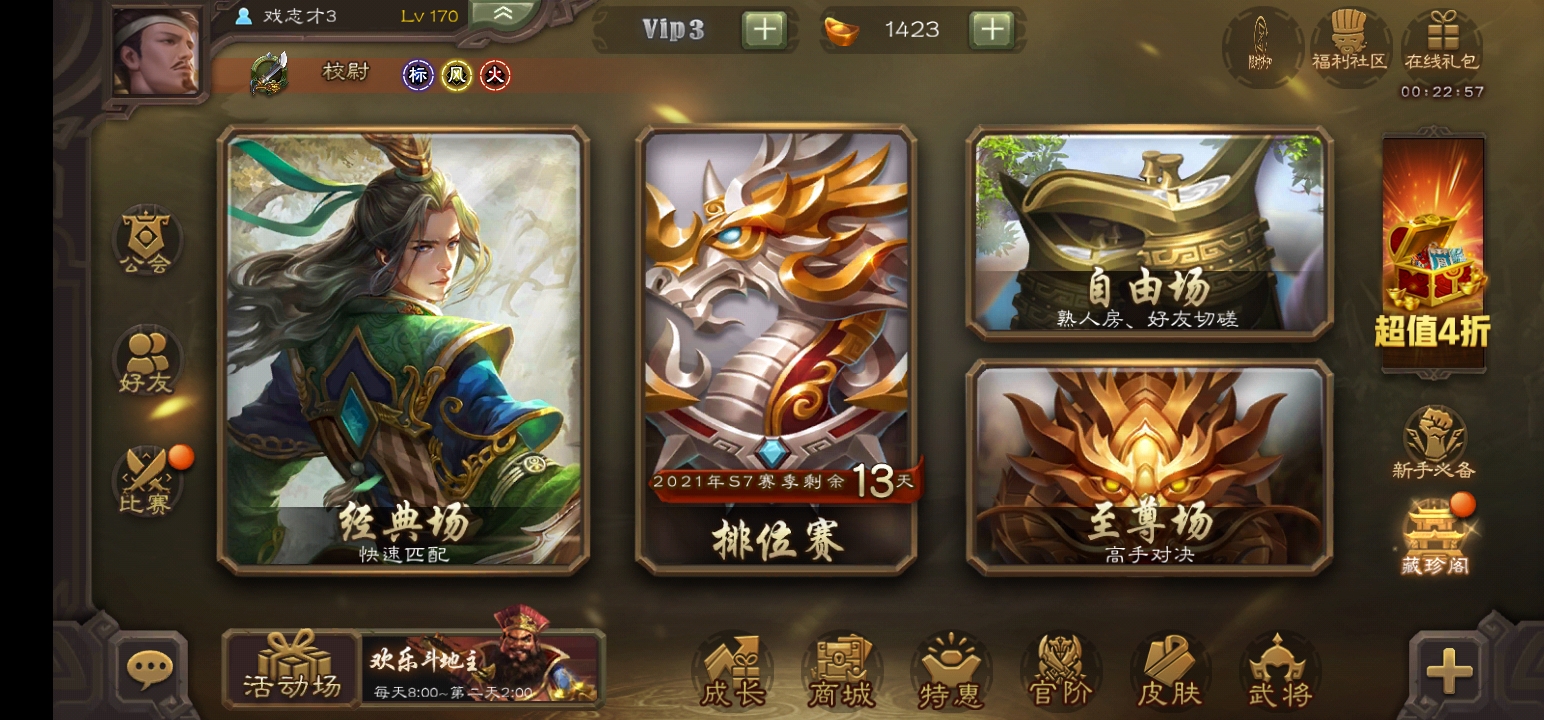
Task: Open the 比赛 tournament icon
Action: [x=147, y=480]
